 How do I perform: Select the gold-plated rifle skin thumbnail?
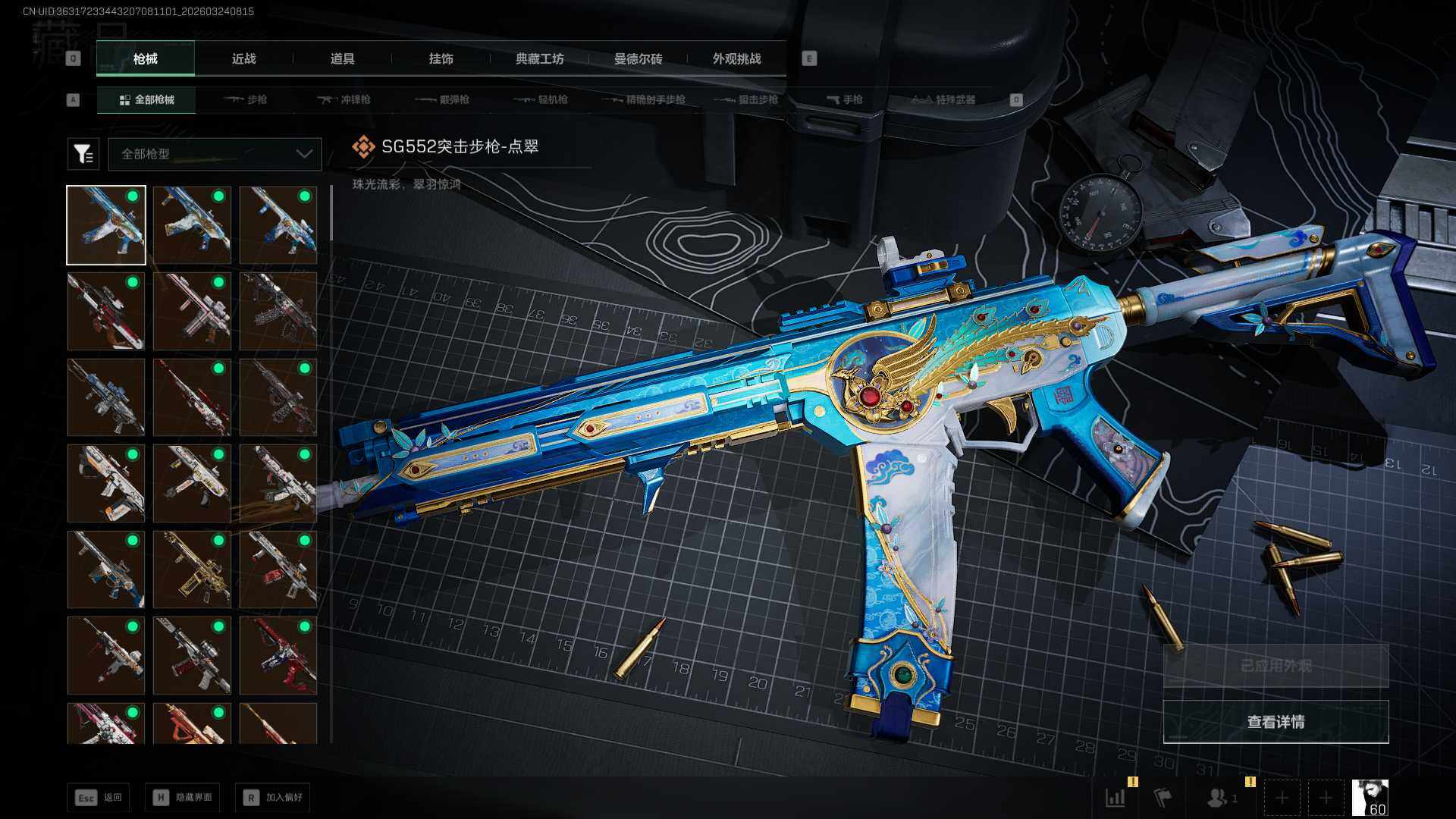192,570
